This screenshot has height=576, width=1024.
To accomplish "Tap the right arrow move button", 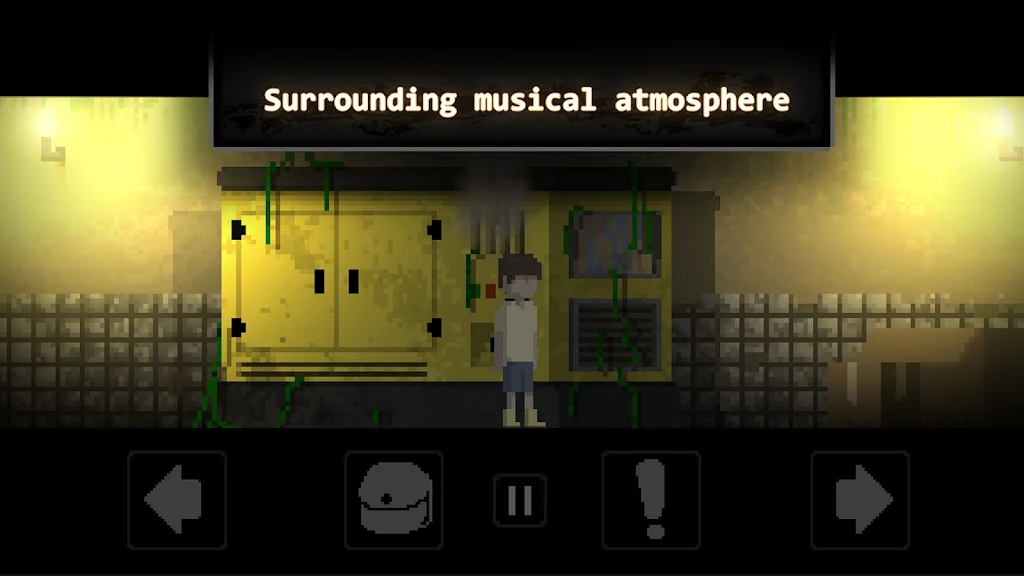I will 860,499.
